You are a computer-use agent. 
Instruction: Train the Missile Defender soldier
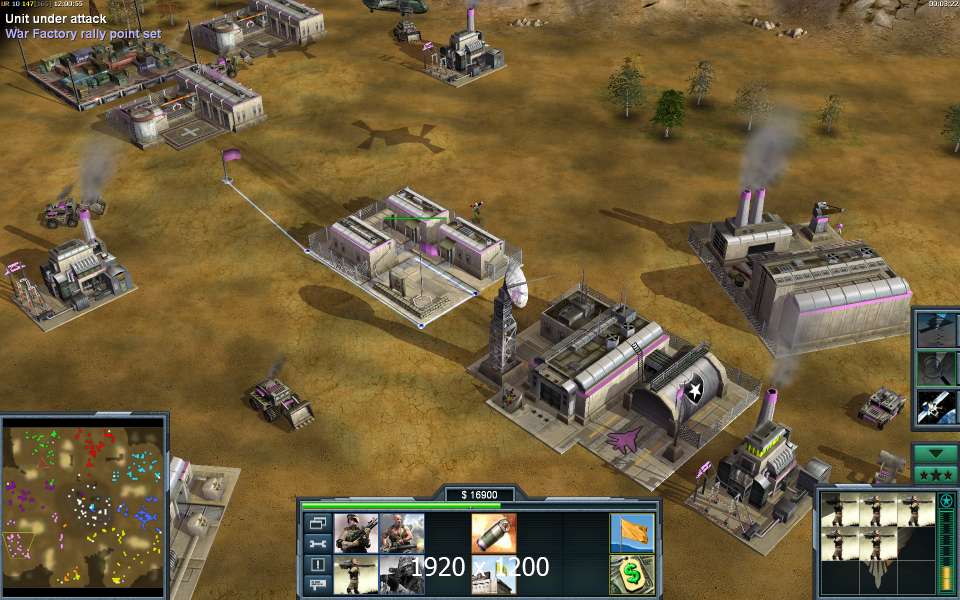point(356,575)
